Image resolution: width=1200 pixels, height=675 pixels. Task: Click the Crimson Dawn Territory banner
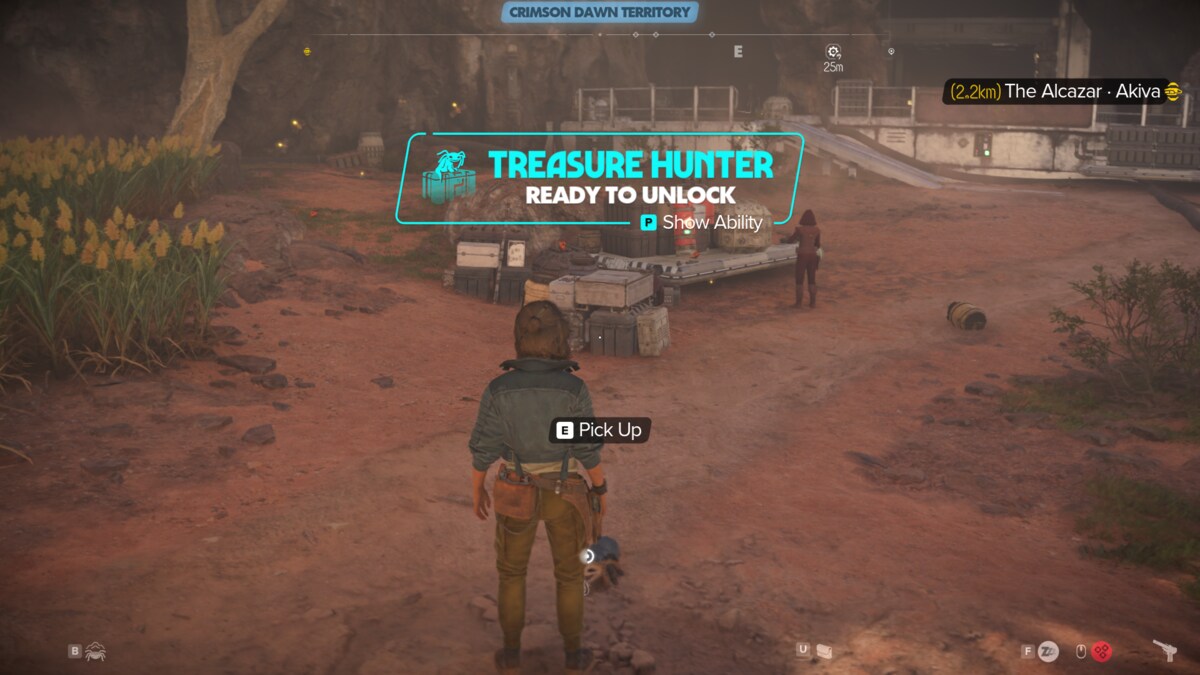599,12
